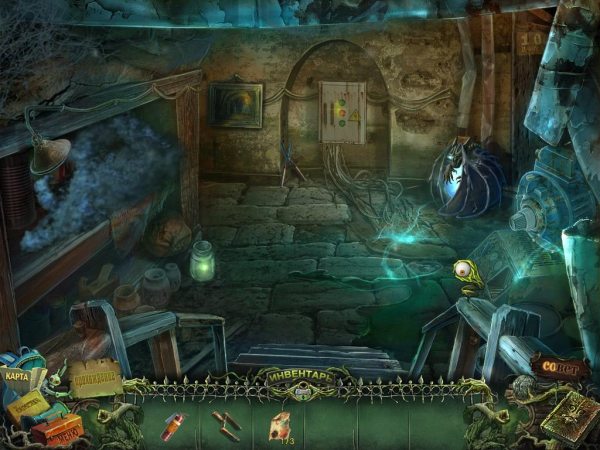
Task: Select the torn paper scrap item
Action: pyautogui.click(x=281, y=424)
